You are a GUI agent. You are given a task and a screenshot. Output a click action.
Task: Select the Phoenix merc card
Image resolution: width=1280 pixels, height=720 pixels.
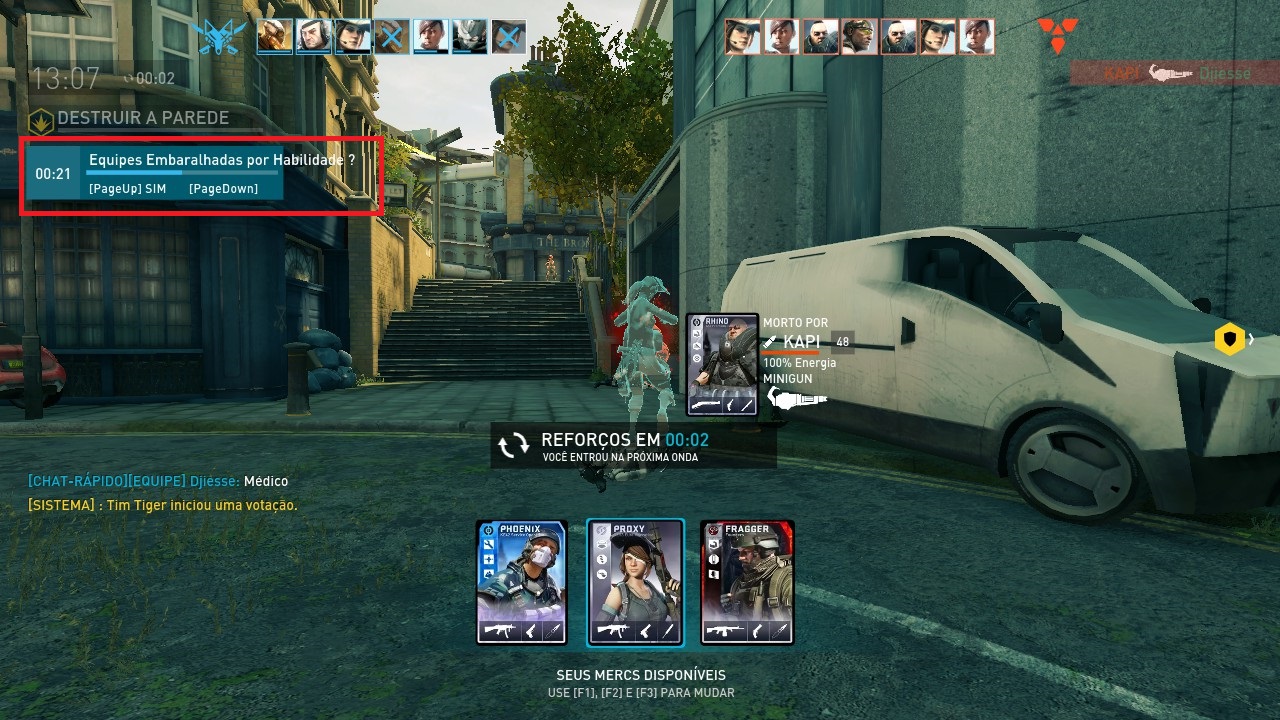(522, 581)
